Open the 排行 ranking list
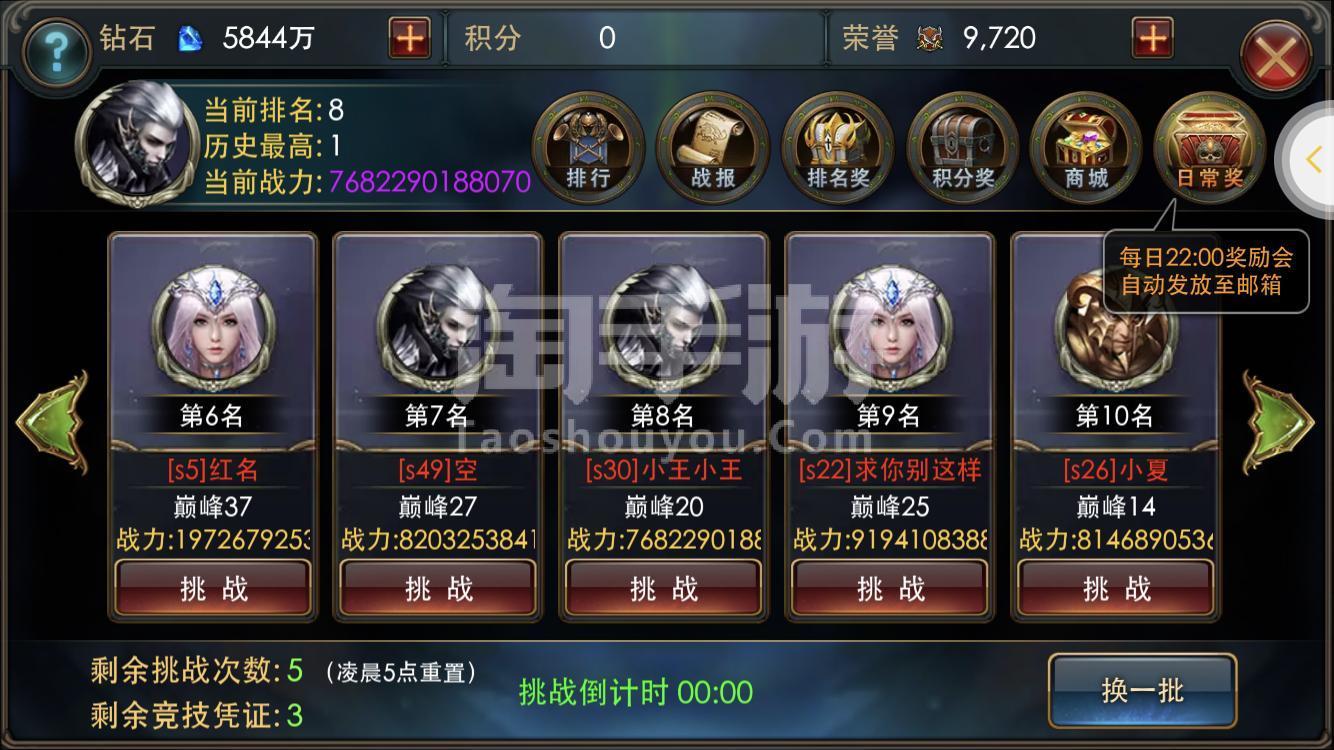Screen dimensions: 1334x750 (588, 148)
